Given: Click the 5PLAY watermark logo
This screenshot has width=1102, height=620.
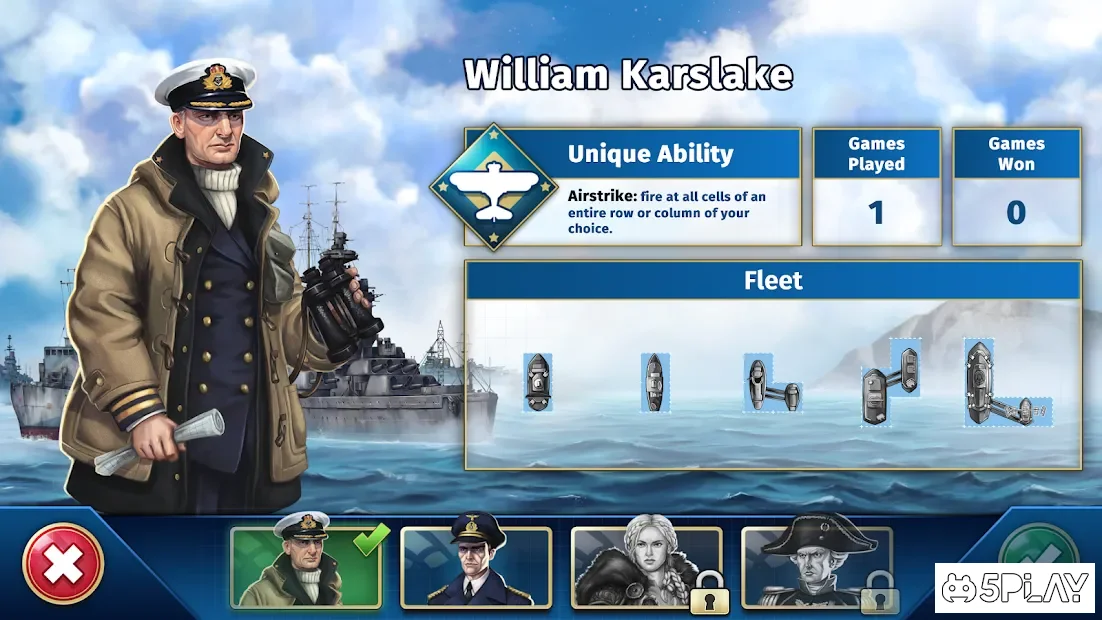Looking at the screenshot, I should point(1016,588).
